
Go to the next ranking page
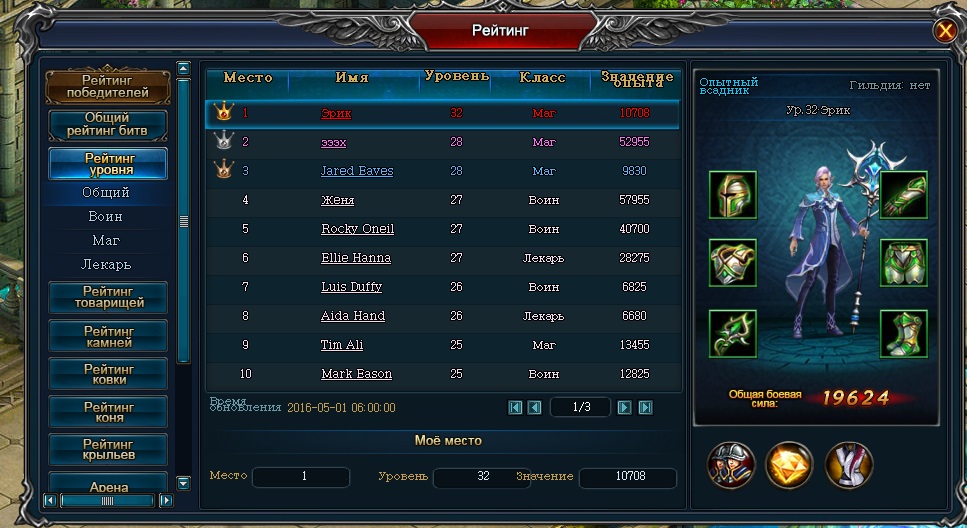click(x=624, y=407)
